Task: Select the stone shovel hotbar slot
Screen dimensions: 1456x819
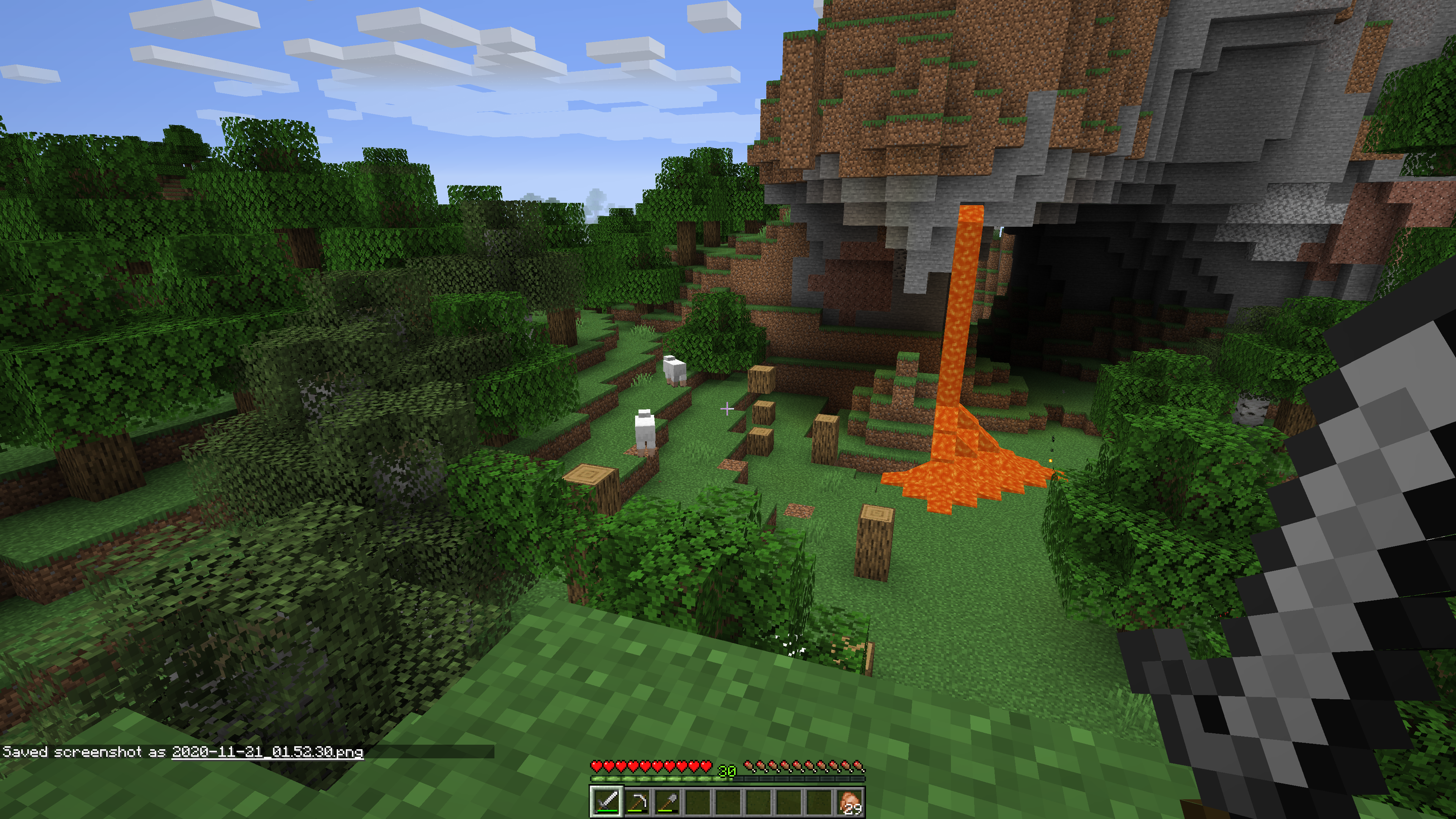Action: click(667, 802)
